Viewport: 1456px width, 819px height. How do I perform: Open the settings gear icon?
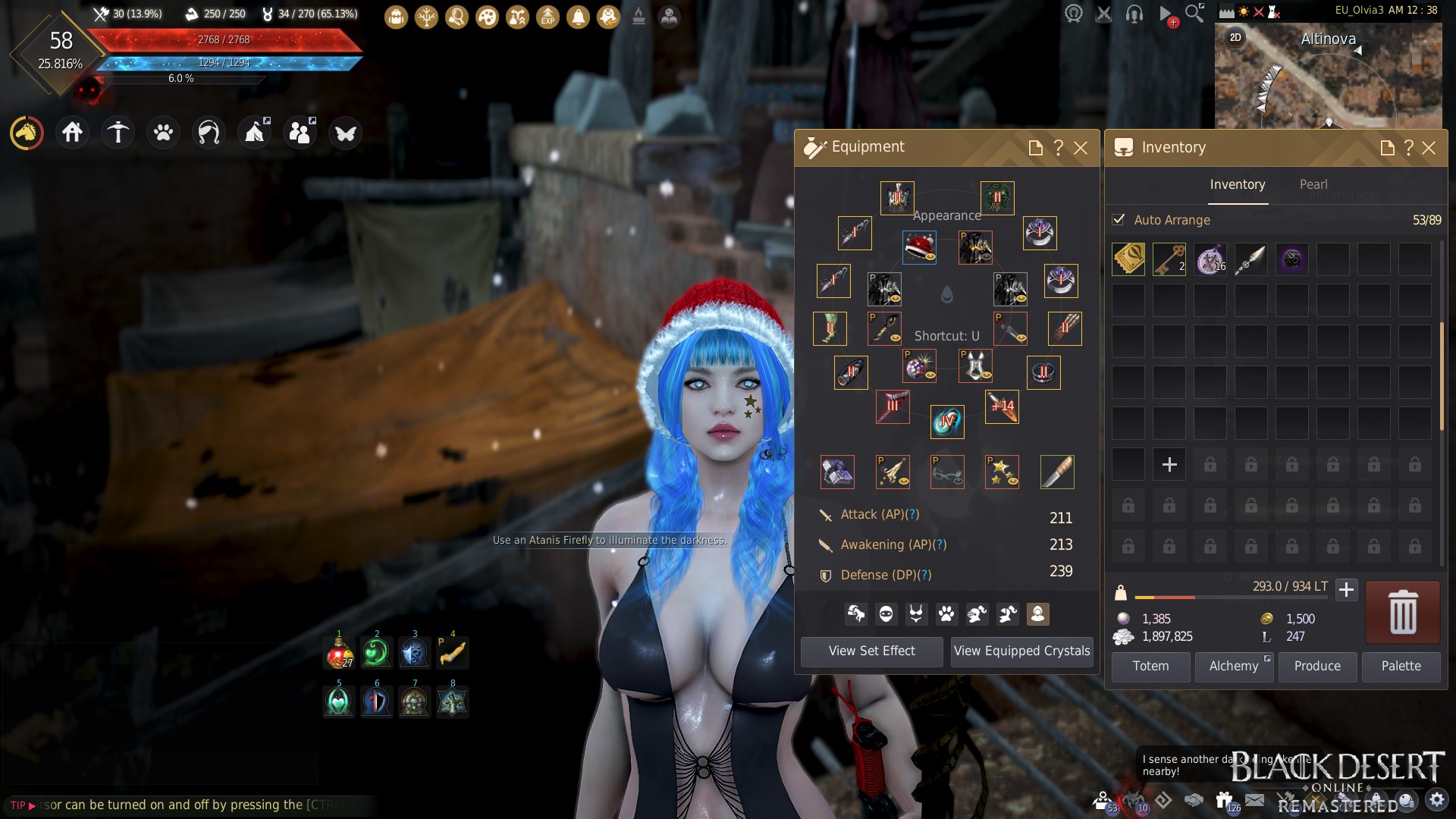1436,799
